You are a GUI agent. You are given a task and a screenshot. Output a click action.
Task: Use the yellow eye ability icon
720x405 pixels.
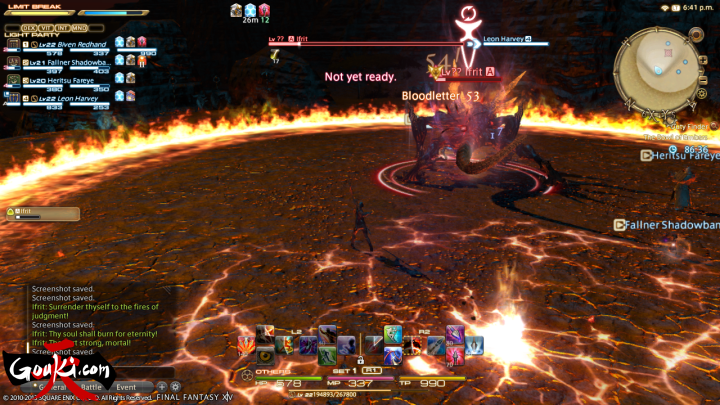pos(264,355)
